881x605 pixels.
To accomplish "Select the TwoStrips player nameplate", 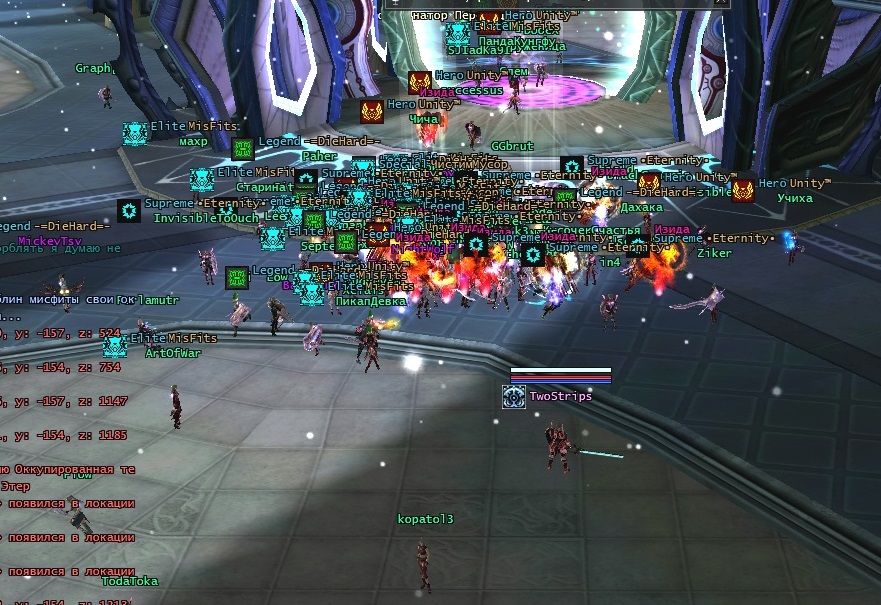I will pyautogui.click(x=560, y=396).
